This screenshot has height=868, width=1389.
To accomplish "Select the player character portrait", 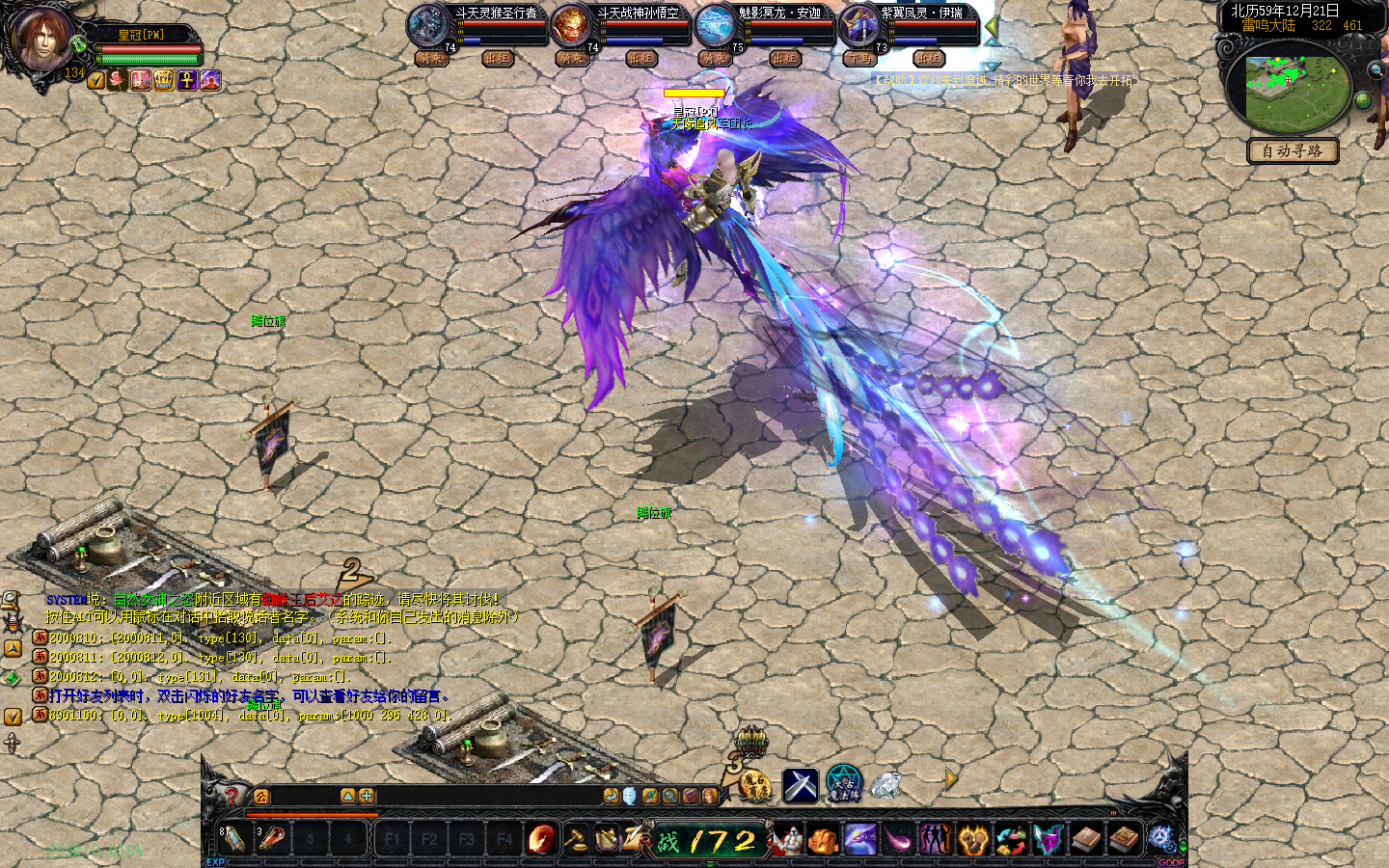I will 41,40.
